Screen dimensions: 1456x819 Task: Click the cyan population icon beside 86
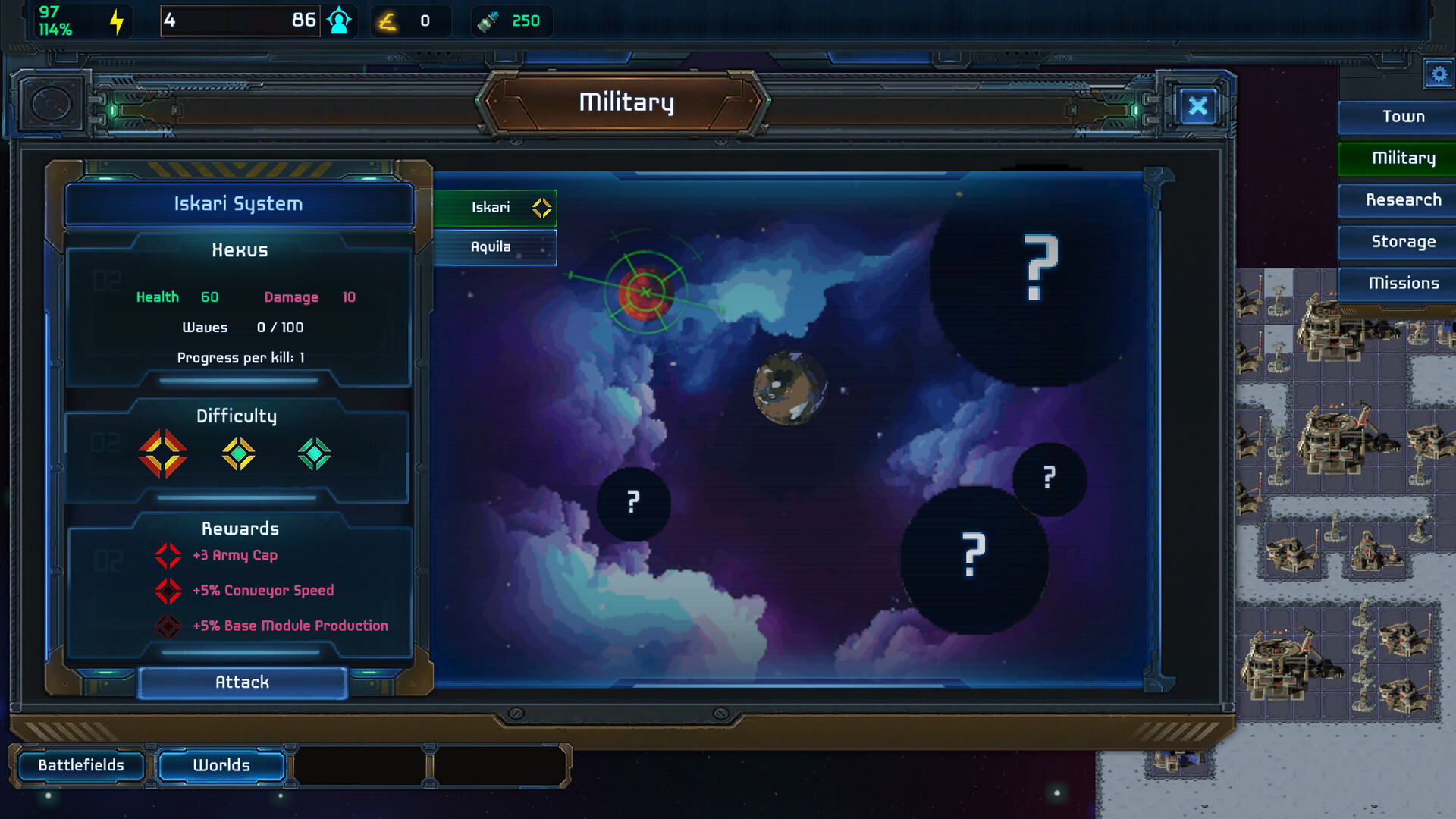pyautogui.click(x=339, y=19)
